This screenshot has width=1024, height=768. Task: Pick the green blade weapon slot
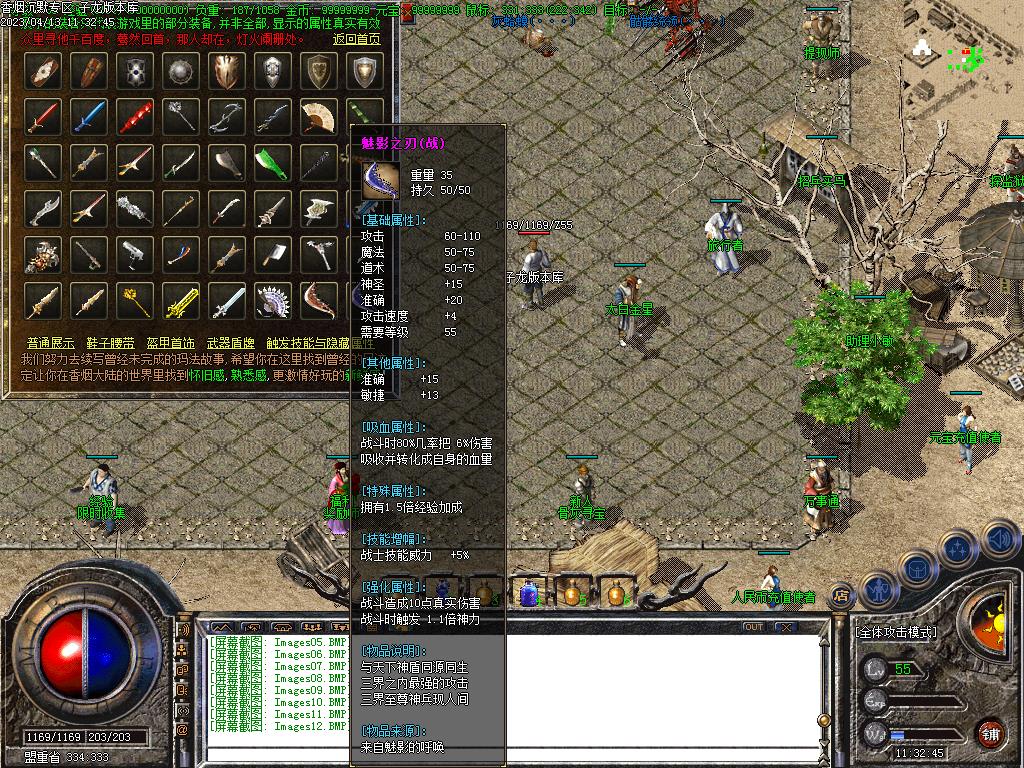point(271,162)
